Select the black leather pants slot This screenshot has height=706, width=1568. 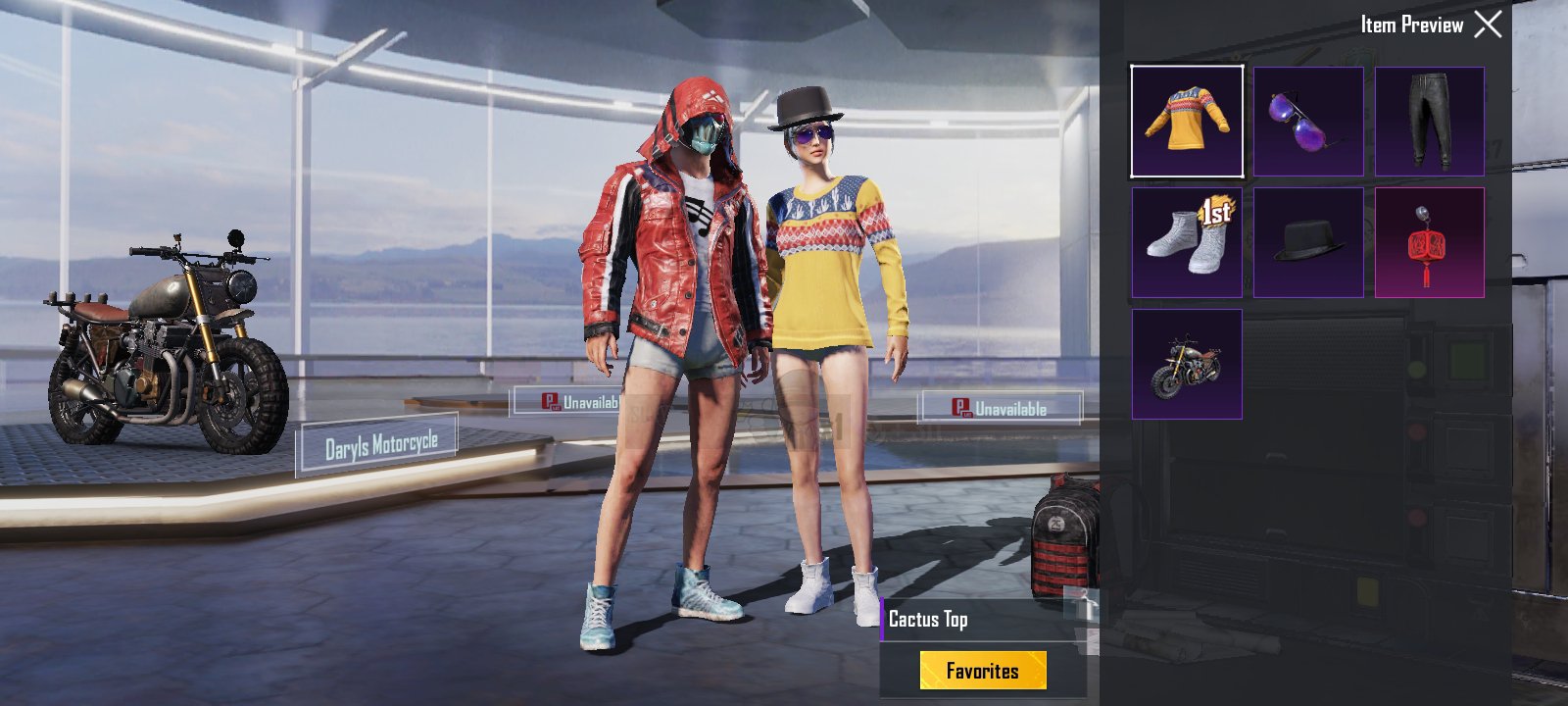1429,122
